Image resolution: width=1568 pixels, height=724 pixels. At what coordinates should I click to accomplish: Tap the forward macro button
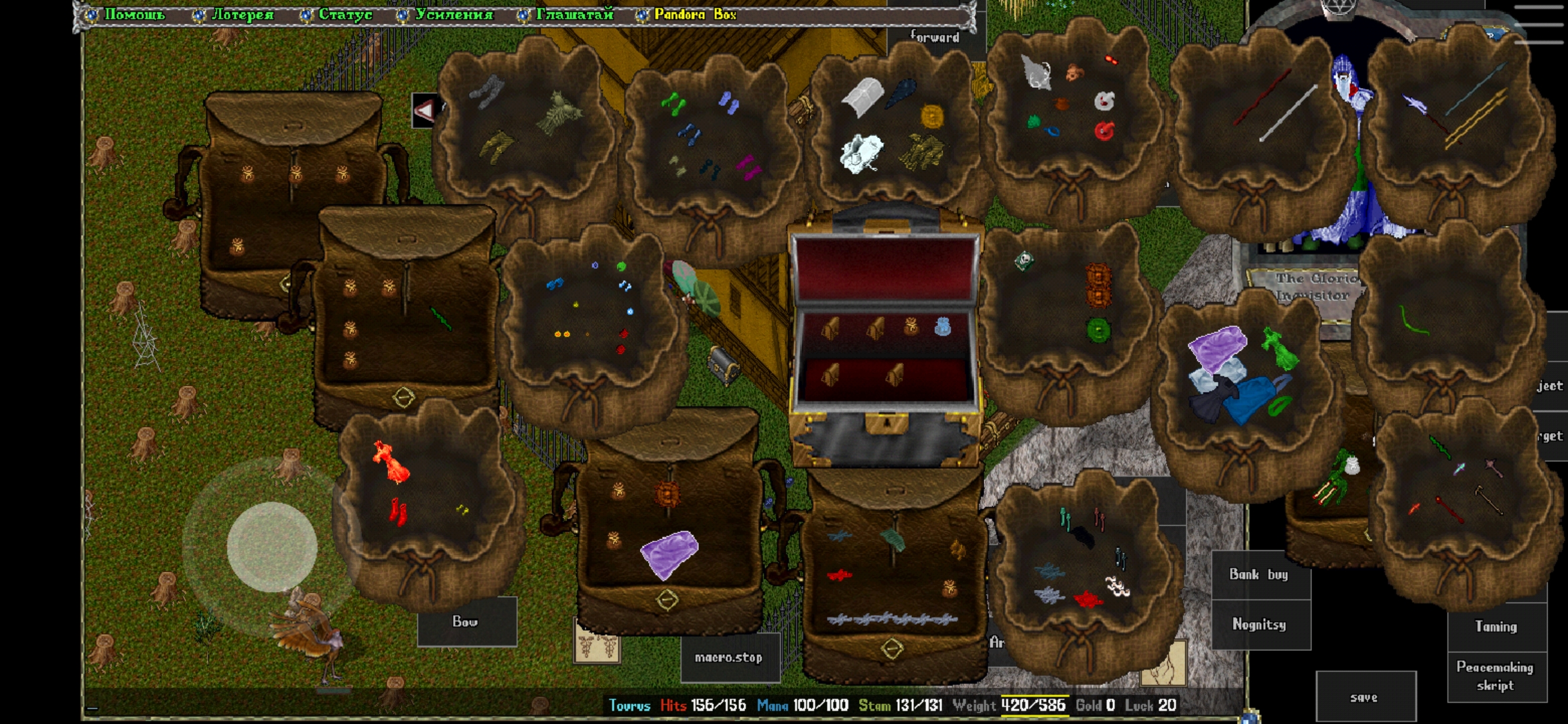pyautogui.click(x=935, y=38)
